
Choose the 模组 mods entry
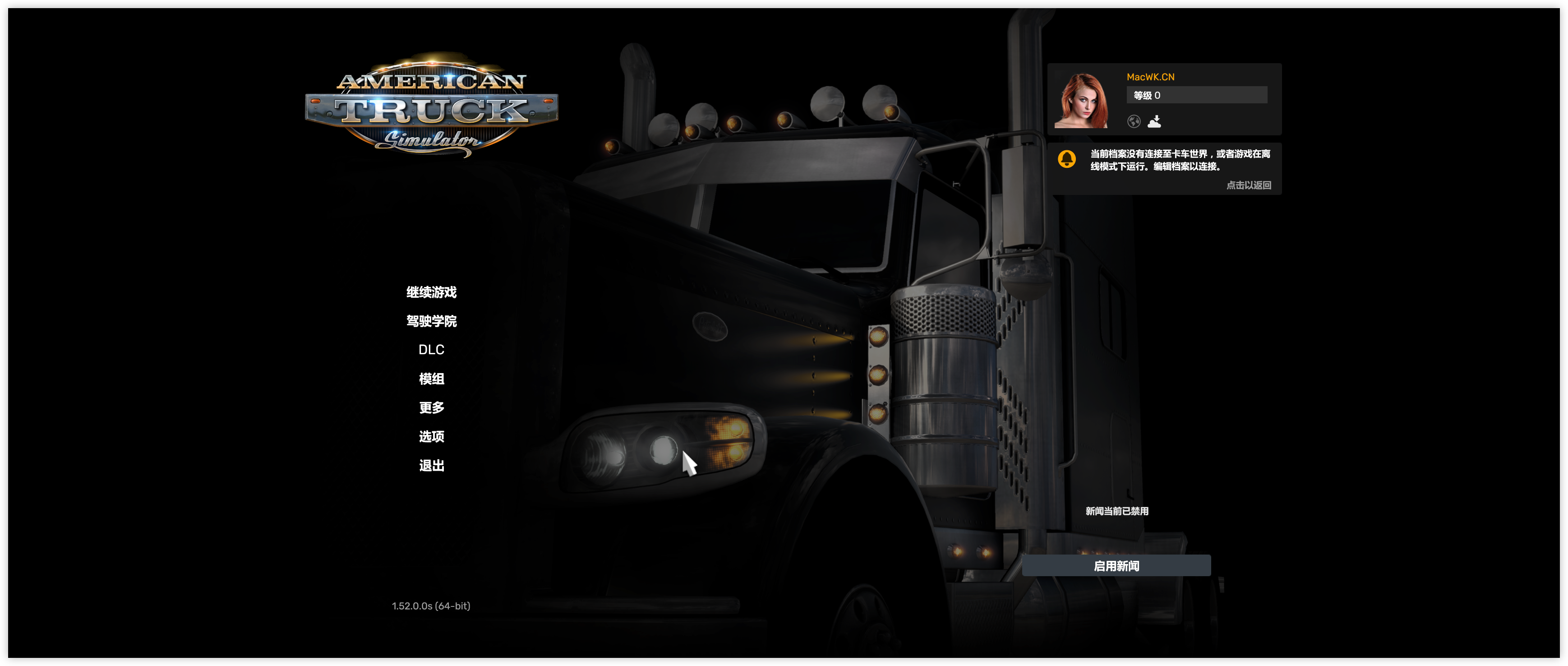click(431, 379)
